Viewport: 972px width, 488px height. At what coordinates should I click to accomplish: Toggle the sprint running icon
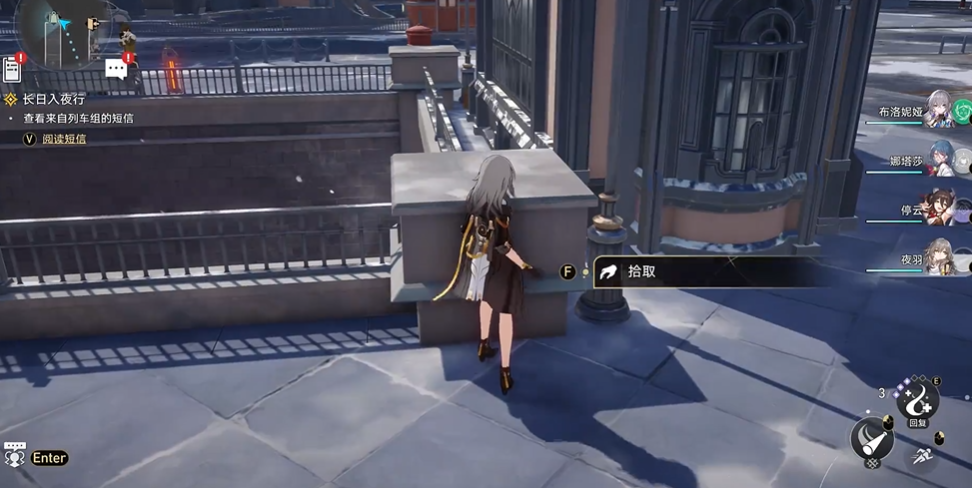(924, 457)
